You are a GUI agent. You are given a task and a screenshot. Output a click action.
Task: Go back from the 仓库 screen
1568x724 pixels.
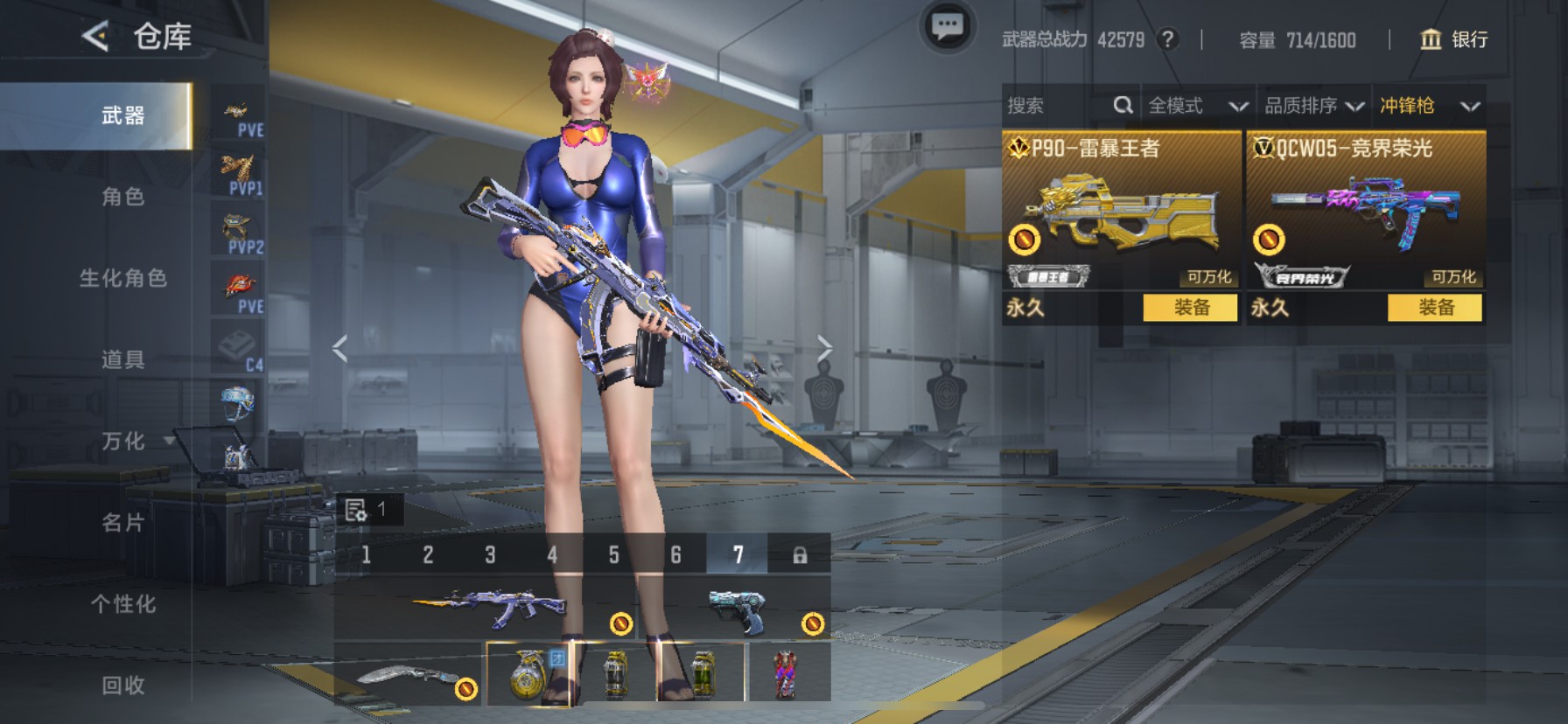(x=95, y=37)
